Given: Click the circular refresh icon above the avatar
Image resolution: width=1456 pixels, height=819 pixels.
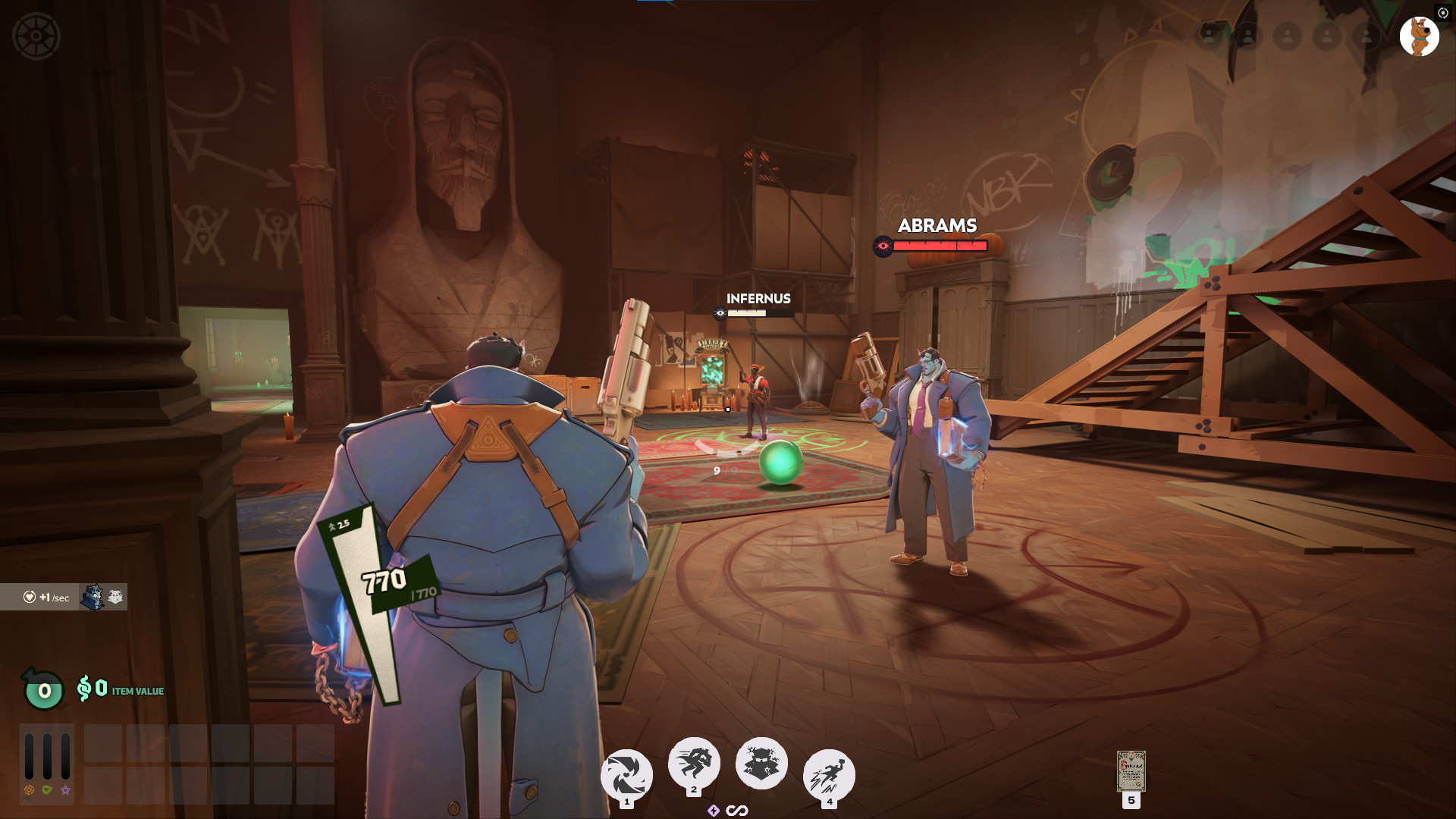Looking at the screenshot, I should [x=1443, y=13].
